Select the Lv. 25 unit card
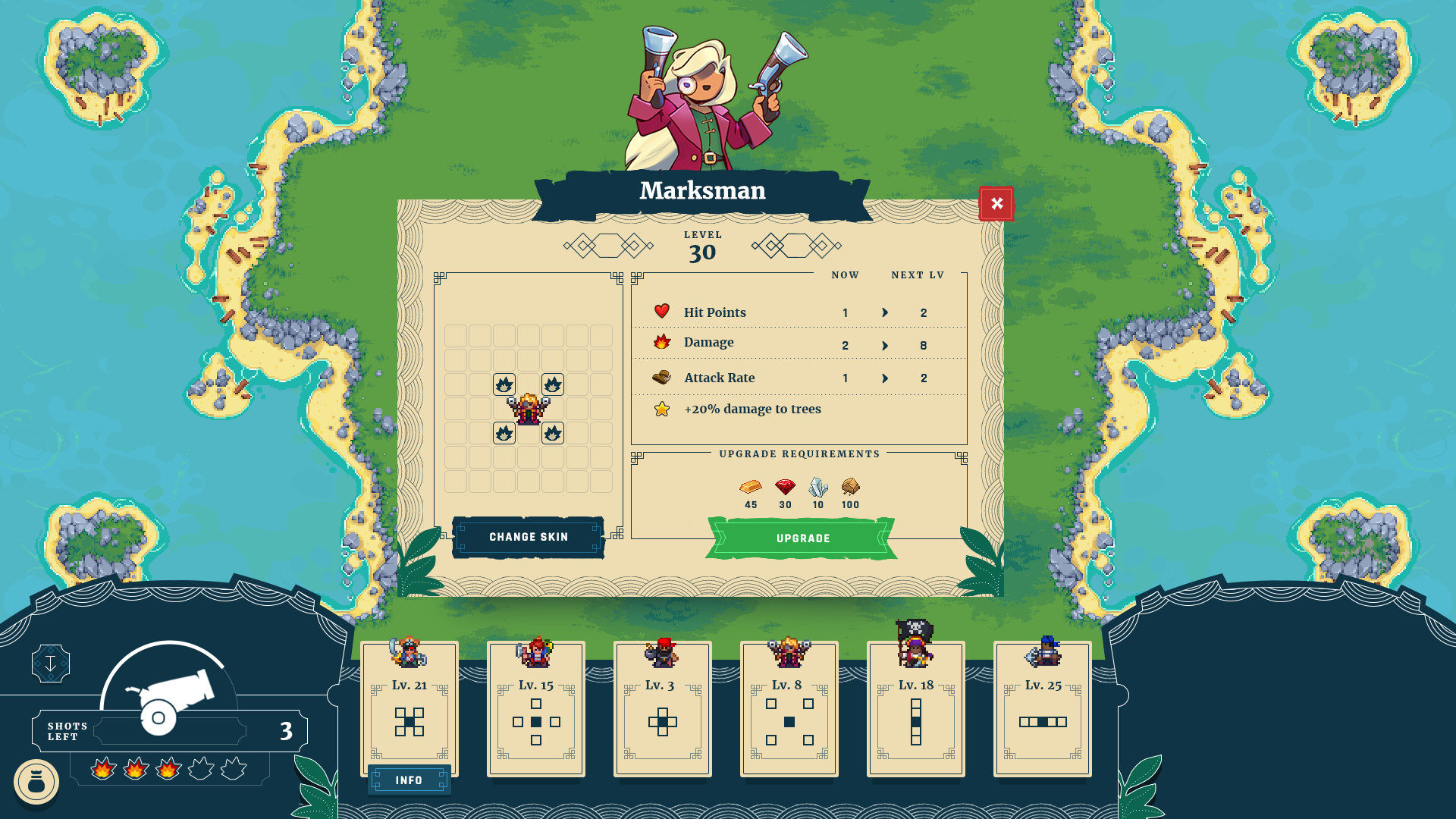Viewport: 1456px width, 819px height. point(1043,709)
